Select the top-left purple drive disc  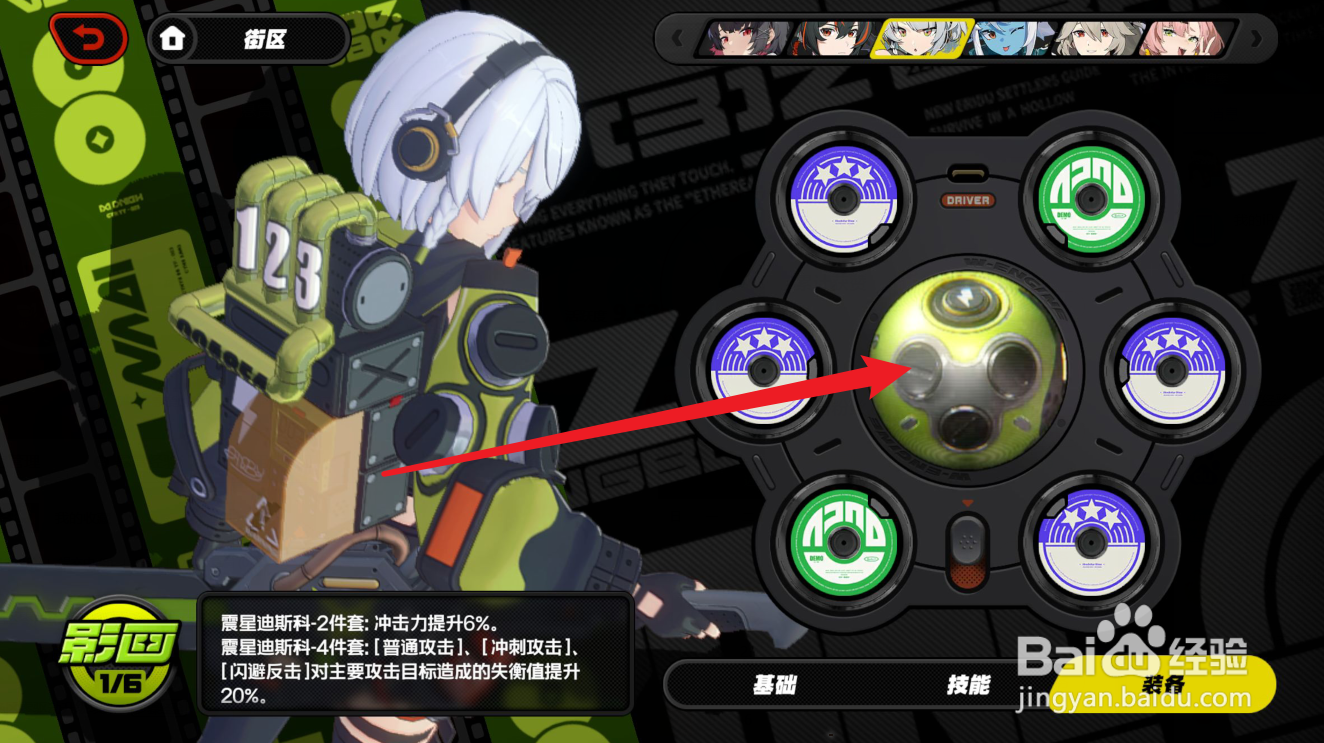pyautogui.click(x=843, y=199)
